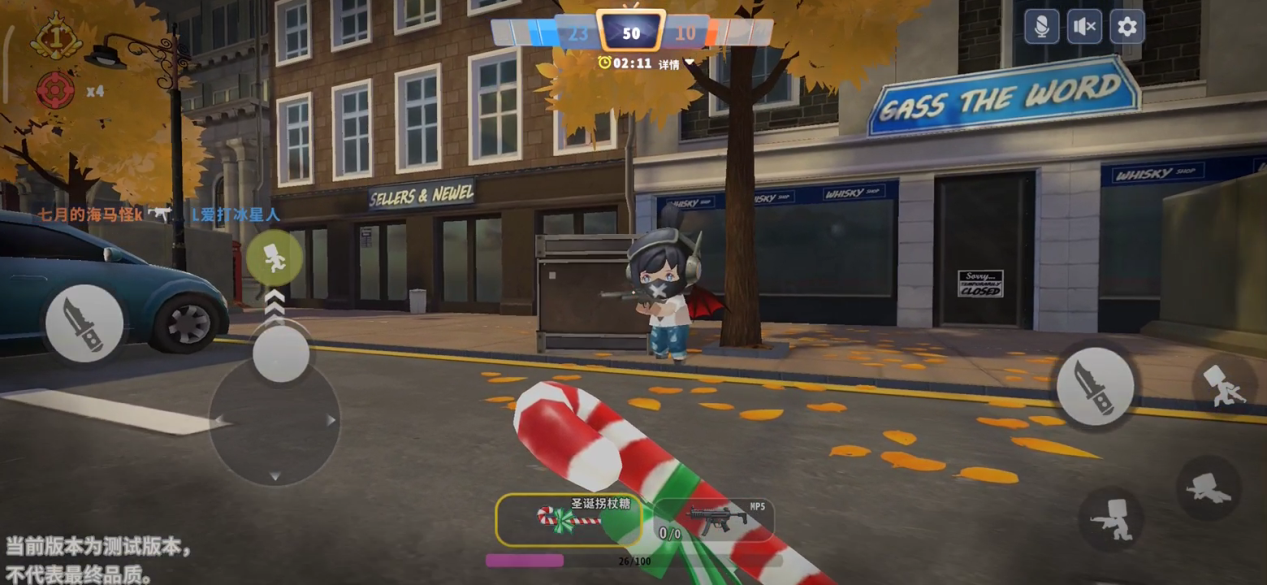Toggle the muted speaker icon
The width and height of the screenshot is (1267, 585).
pos(1084,27)
